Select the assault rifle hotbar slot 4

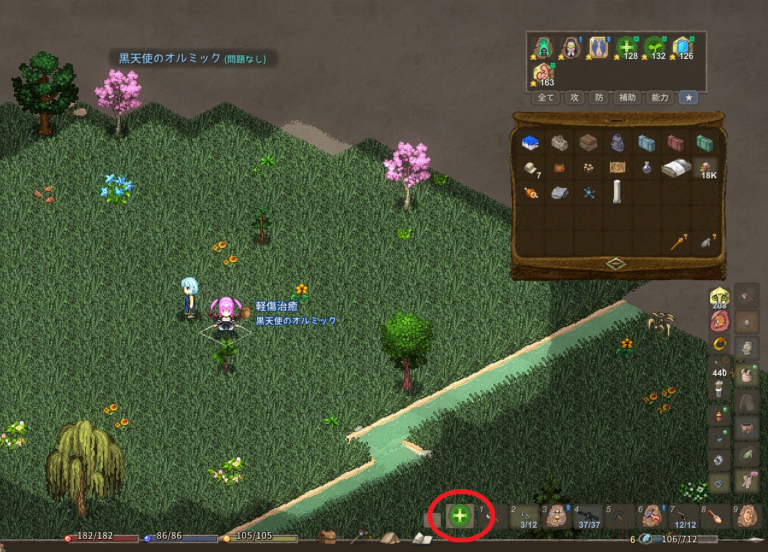click(588, 516)
